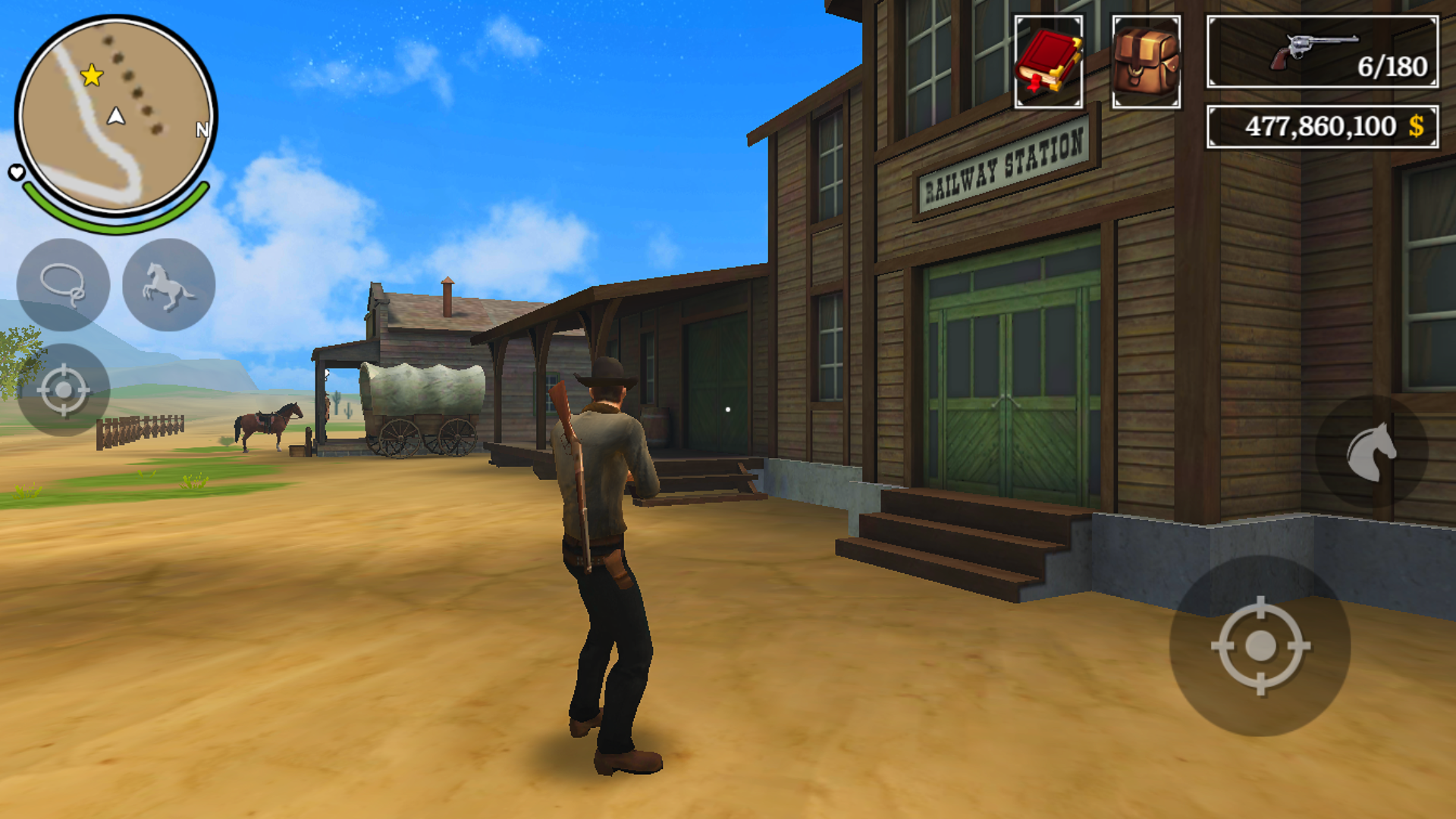Select the rearing horse call icon
Image resolution: width=1456 pixels, height=819 pixels.
167,286
